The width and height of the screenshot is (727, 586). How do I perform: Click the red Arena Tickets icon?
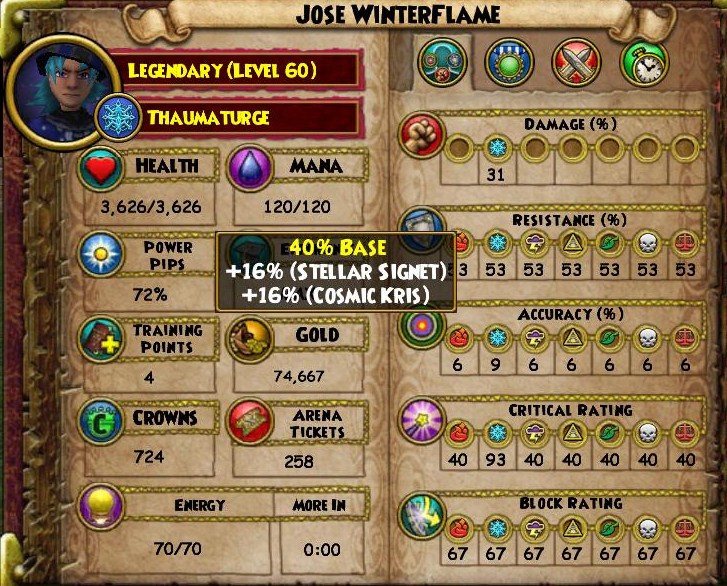point(251,422)
